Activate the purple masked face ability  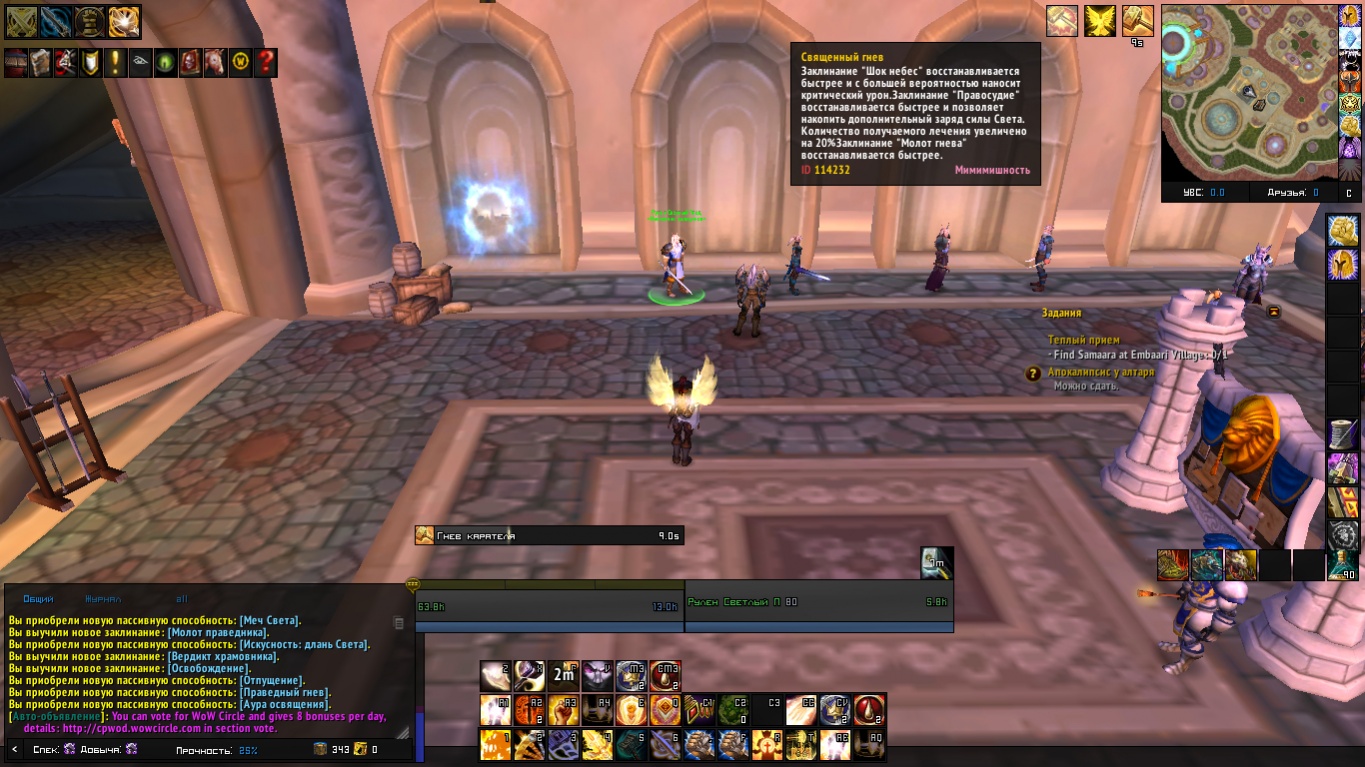coord(598,675)
